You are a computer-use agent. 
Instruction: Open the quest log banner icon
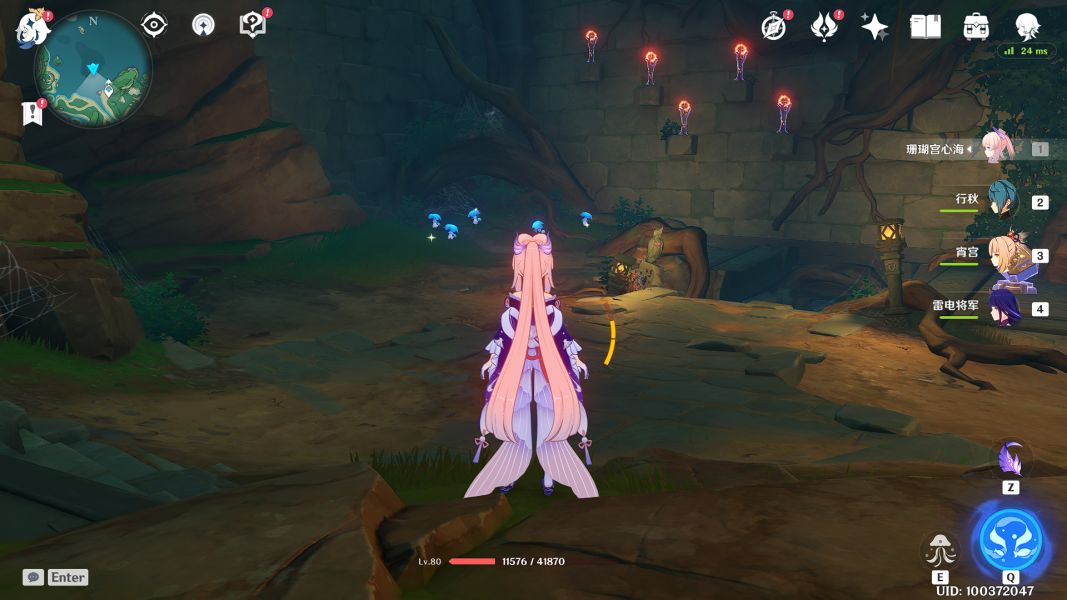tap(33, 113)
